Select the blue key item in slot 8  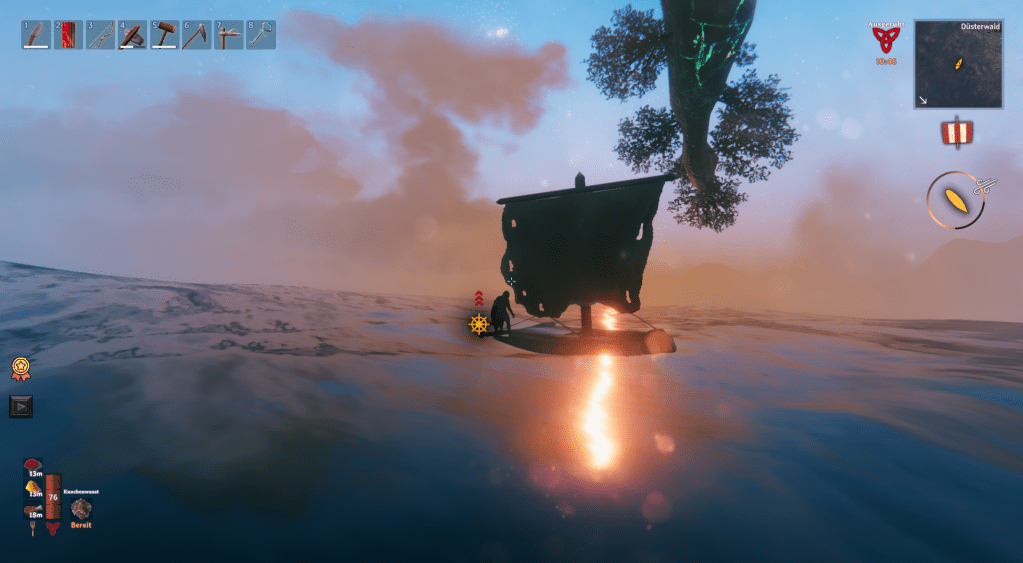[x=261, y=35]
